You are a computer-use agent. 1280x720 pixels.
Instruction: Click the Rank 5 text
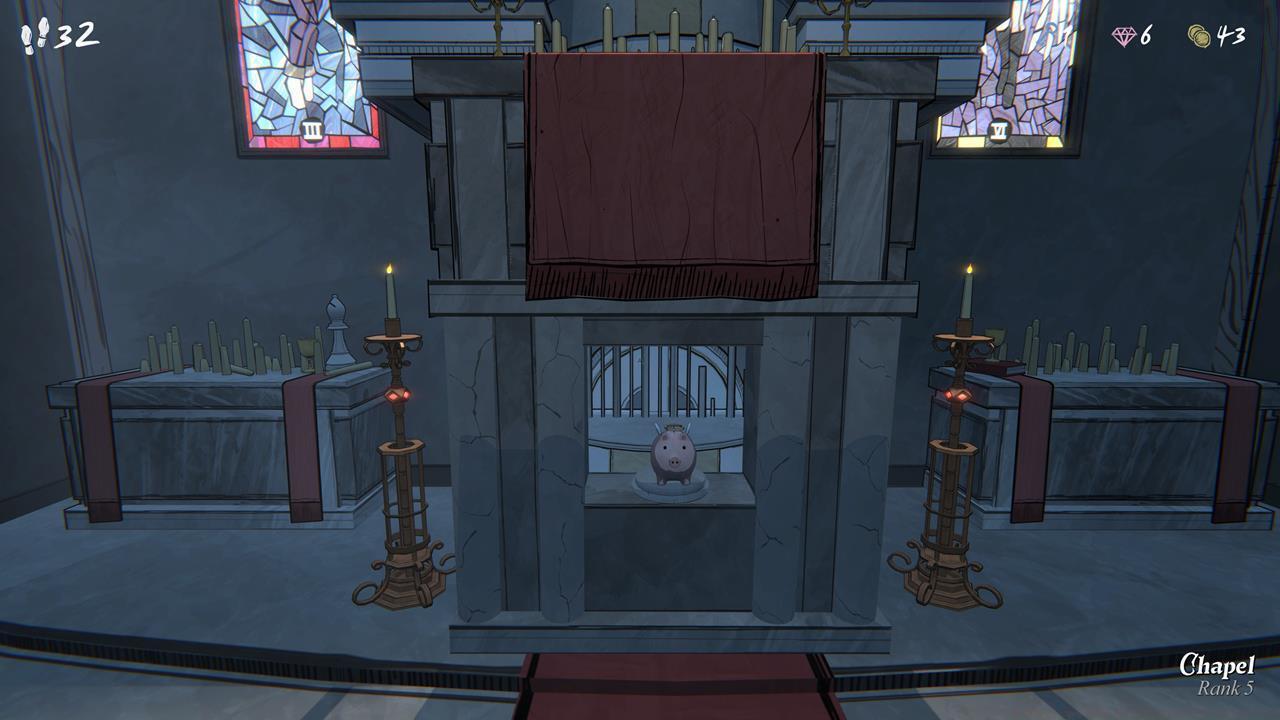click(x=1223, y=686)
